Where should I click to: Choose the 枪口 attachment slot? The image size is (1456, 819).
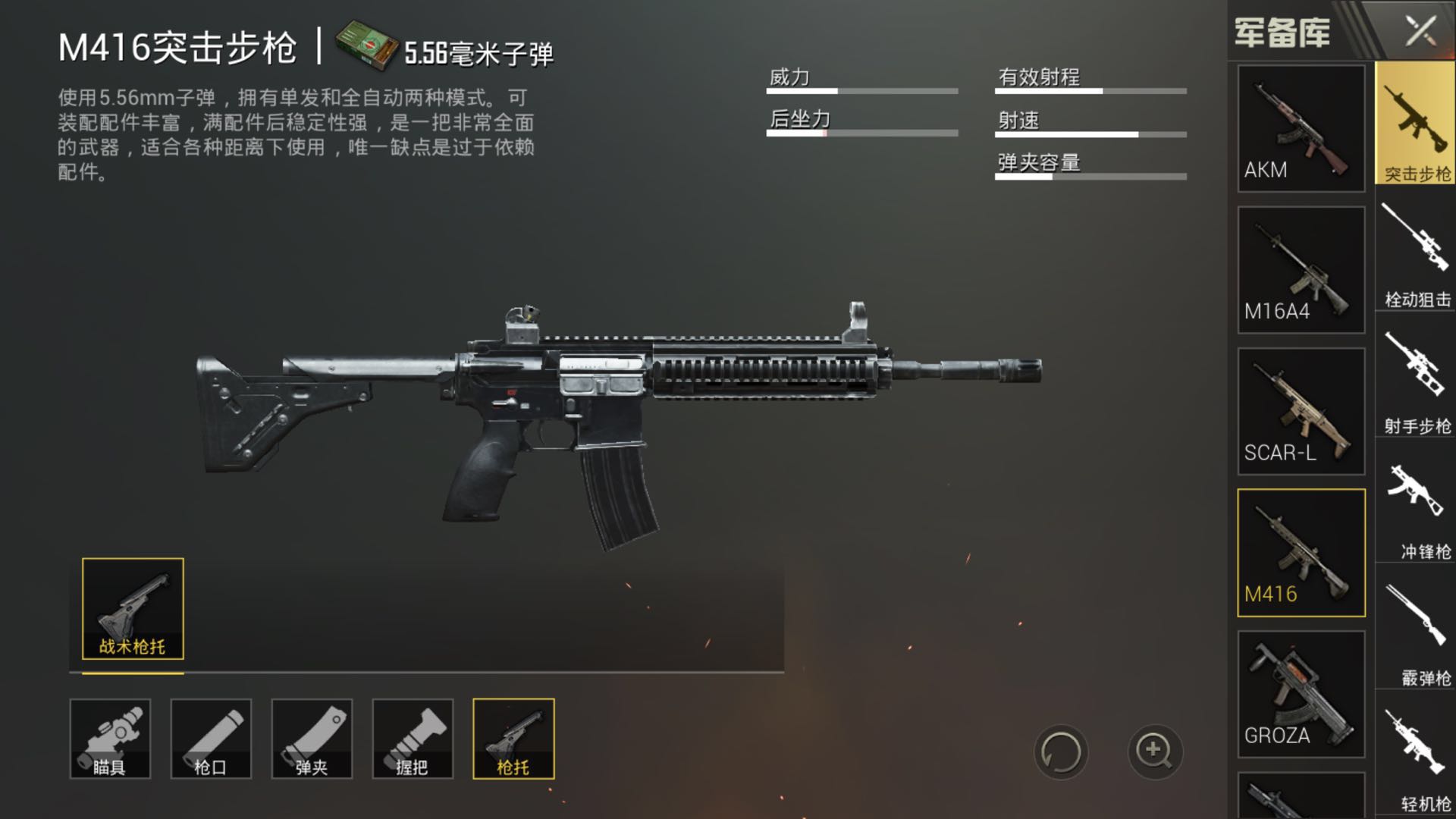tap(211, 739)
